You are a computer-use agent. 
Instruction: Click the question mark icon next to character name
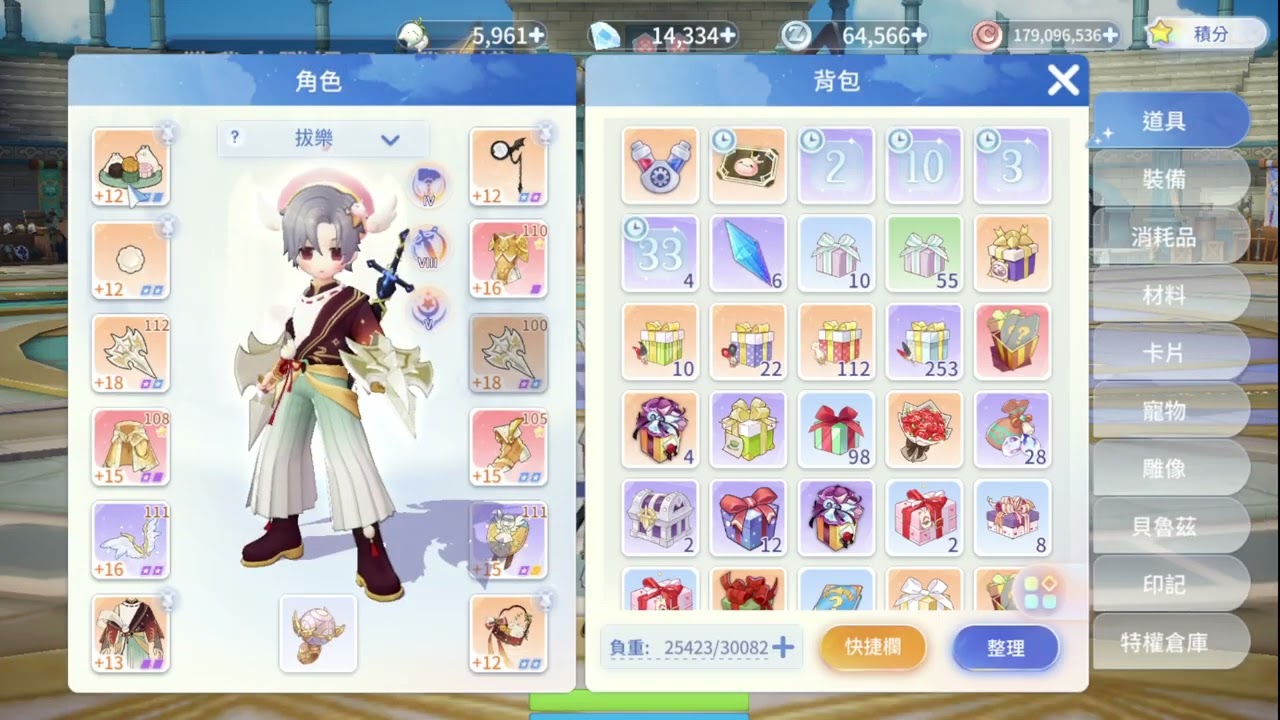233,138
